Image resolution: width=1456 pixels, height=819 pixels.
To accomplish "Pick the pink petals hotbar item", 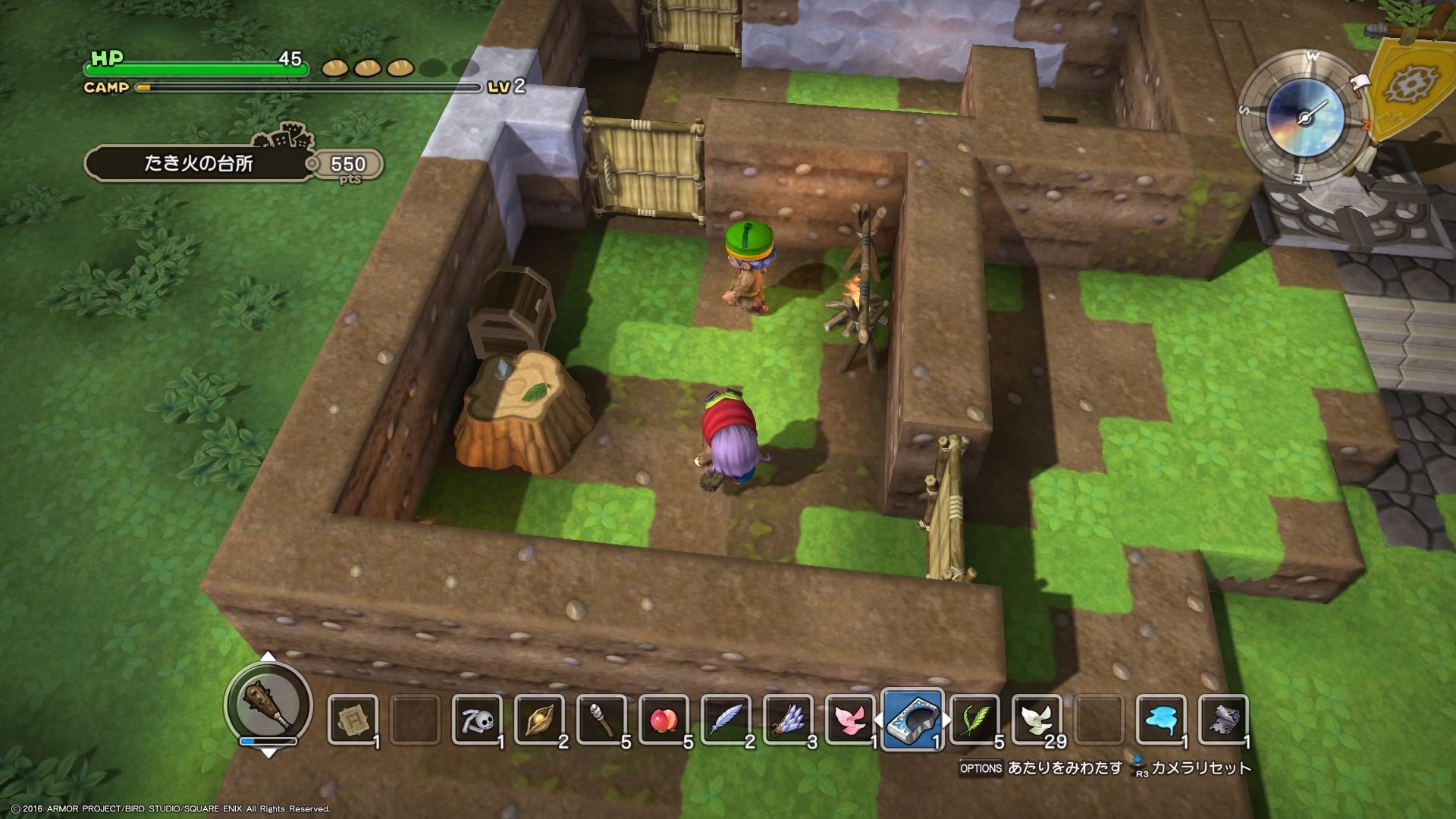I will pos(850,719).
